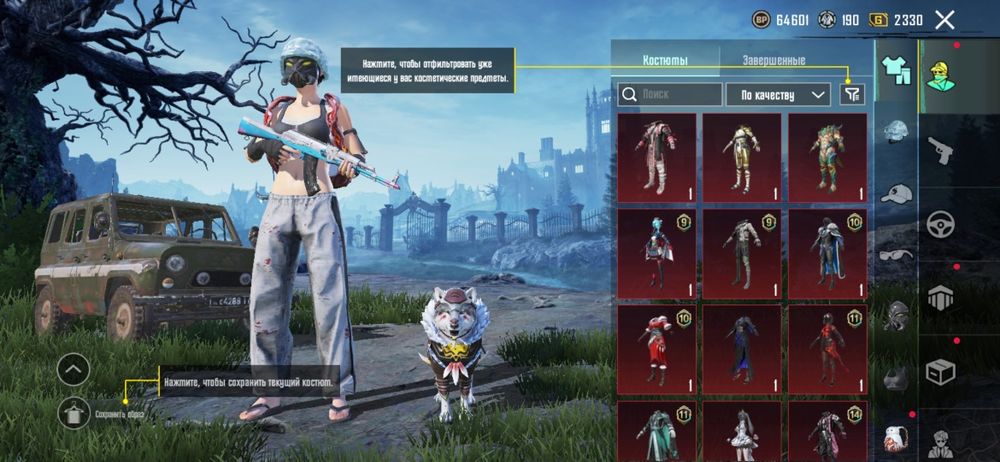Select the Костюмы tab
Image resolution: width=1000 pixels, height=462 pixels.
pos(665,61)
